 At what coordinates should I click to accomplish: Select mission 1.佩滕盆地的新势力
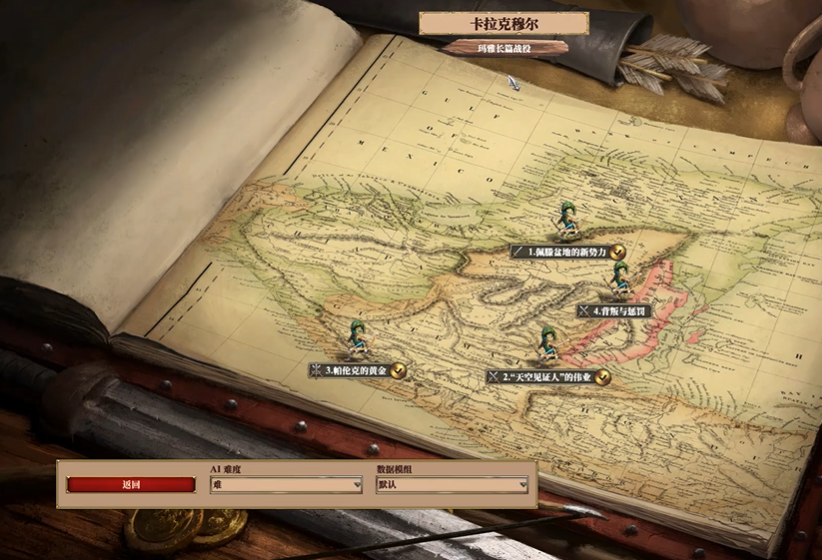(566, 252)
